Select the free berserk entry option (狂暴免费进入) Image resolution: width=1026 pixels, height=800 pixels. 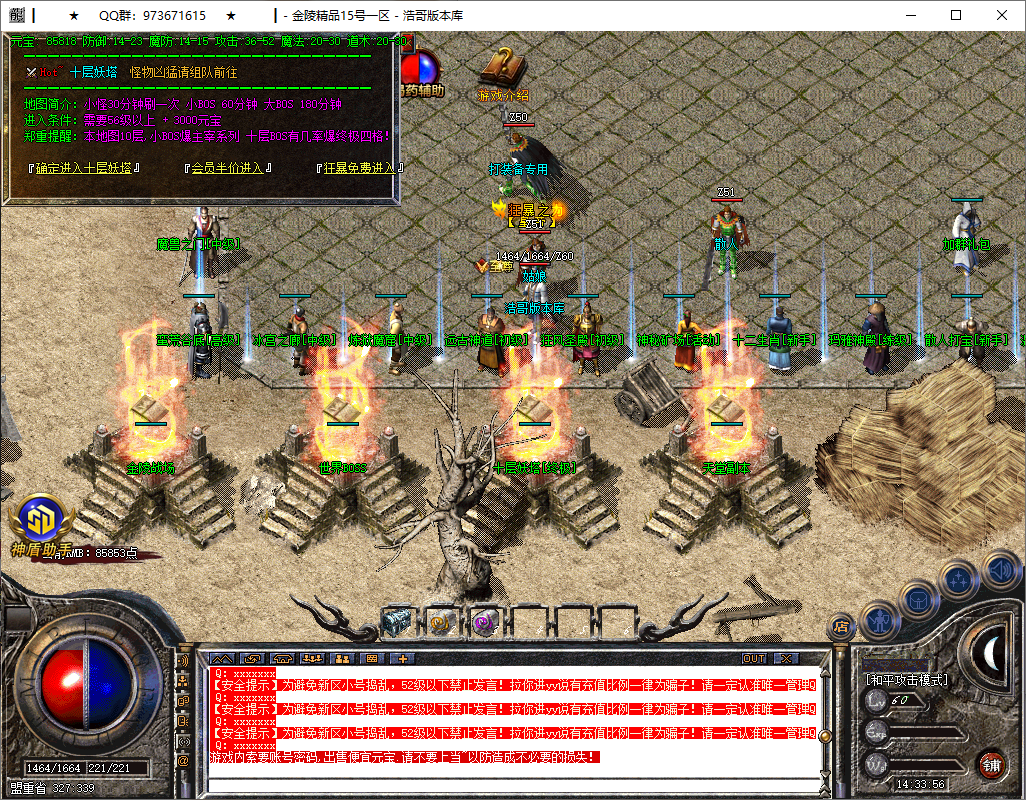360,168
